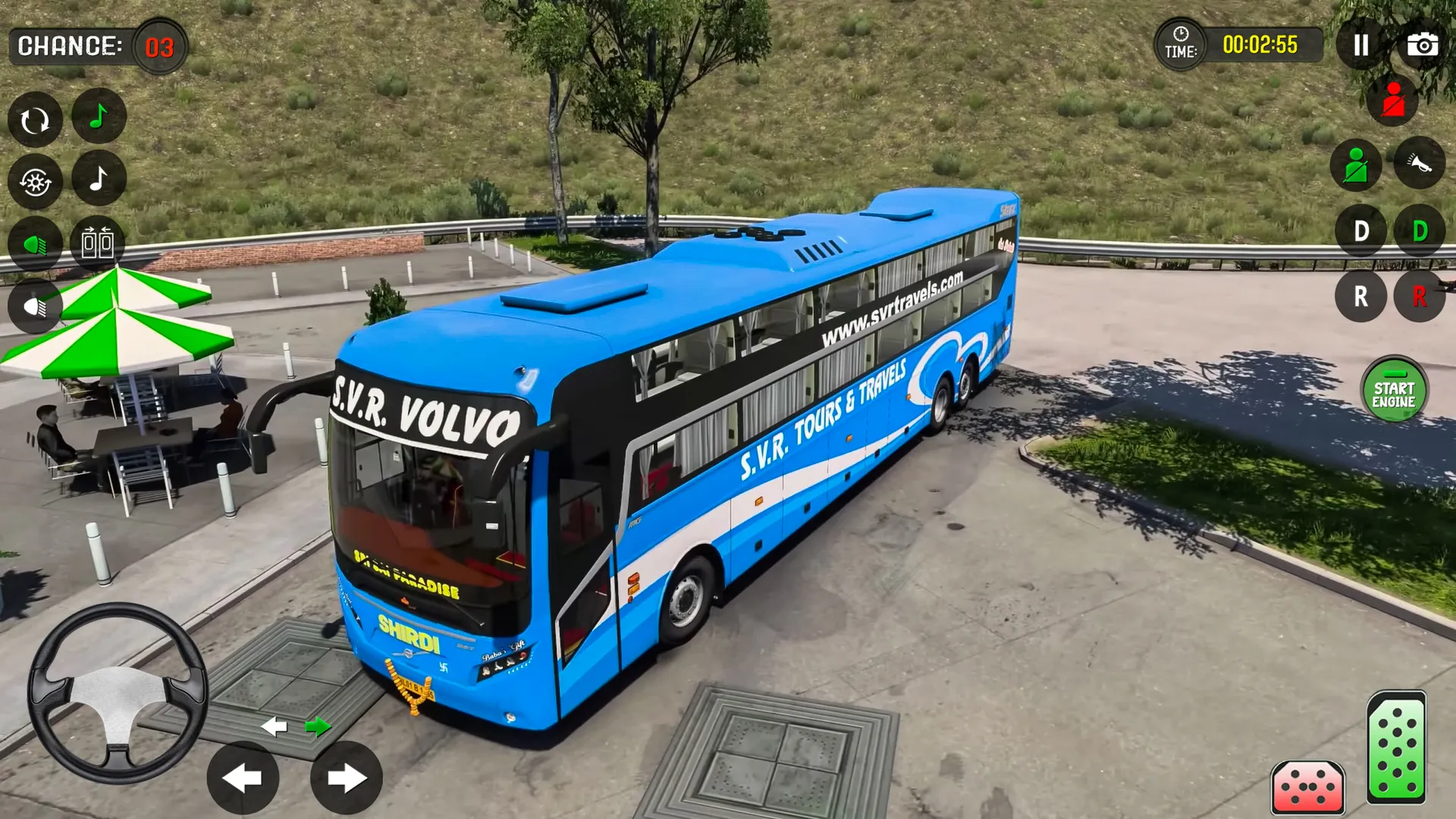Steer right with the large arrow button

click(347, 777)
